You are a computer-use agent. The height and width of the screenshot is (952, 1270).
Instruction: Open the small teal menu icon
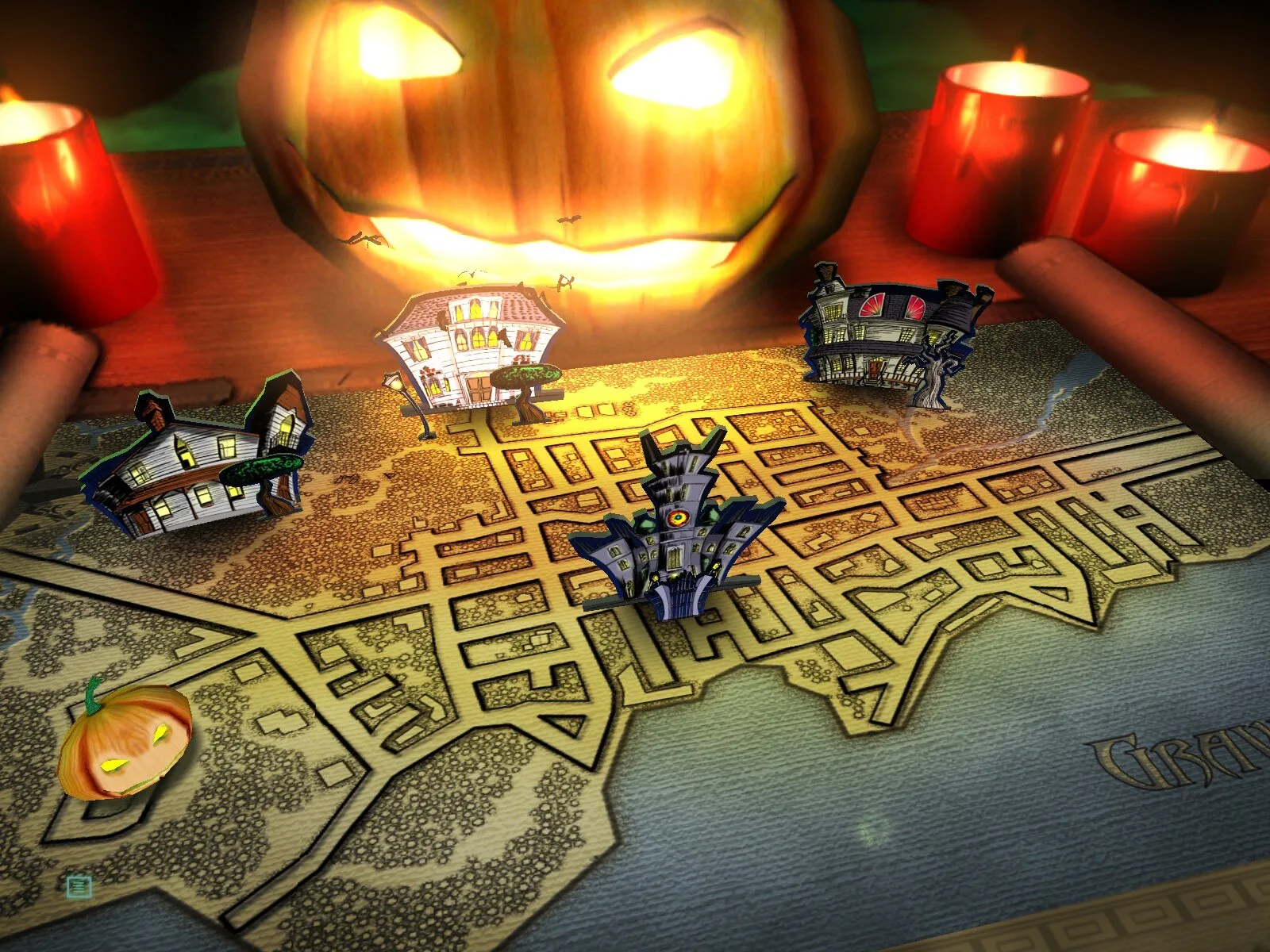coord(79,886)
